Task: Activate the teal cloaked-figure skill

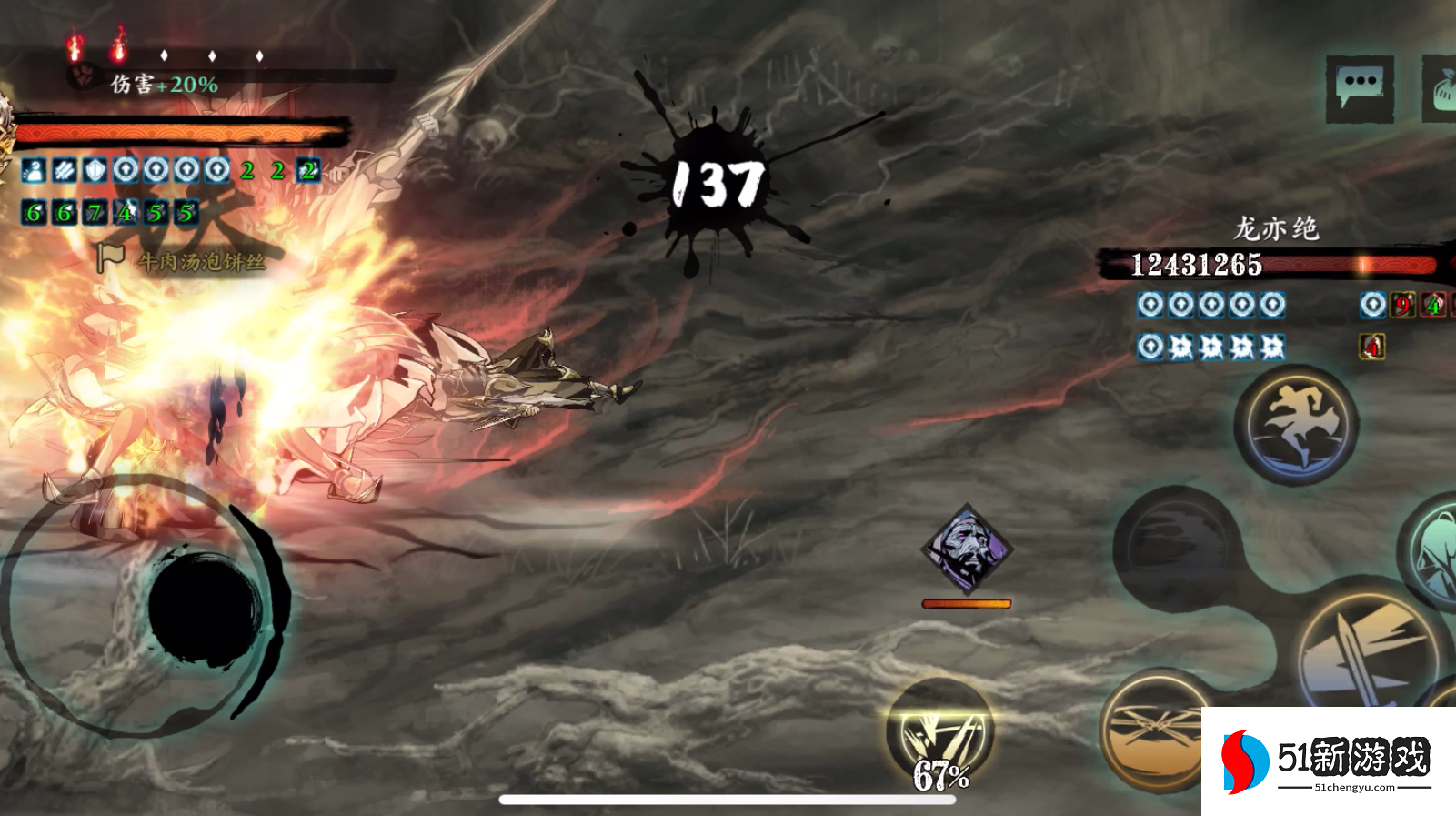Action: (x=1433, y=549)
